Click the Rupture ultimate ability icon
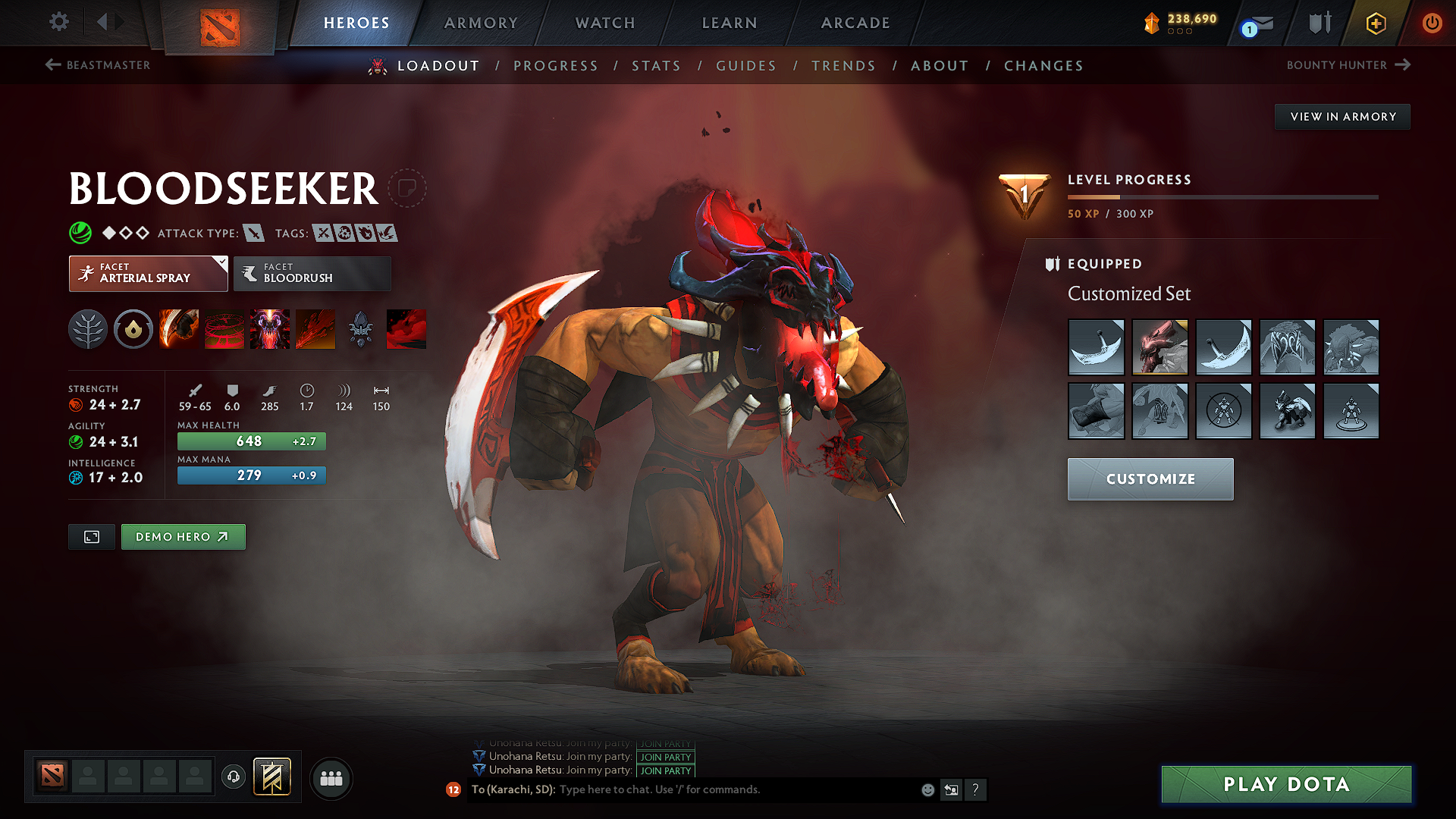Screen dimensions: 1456x819 click(315, 329)
